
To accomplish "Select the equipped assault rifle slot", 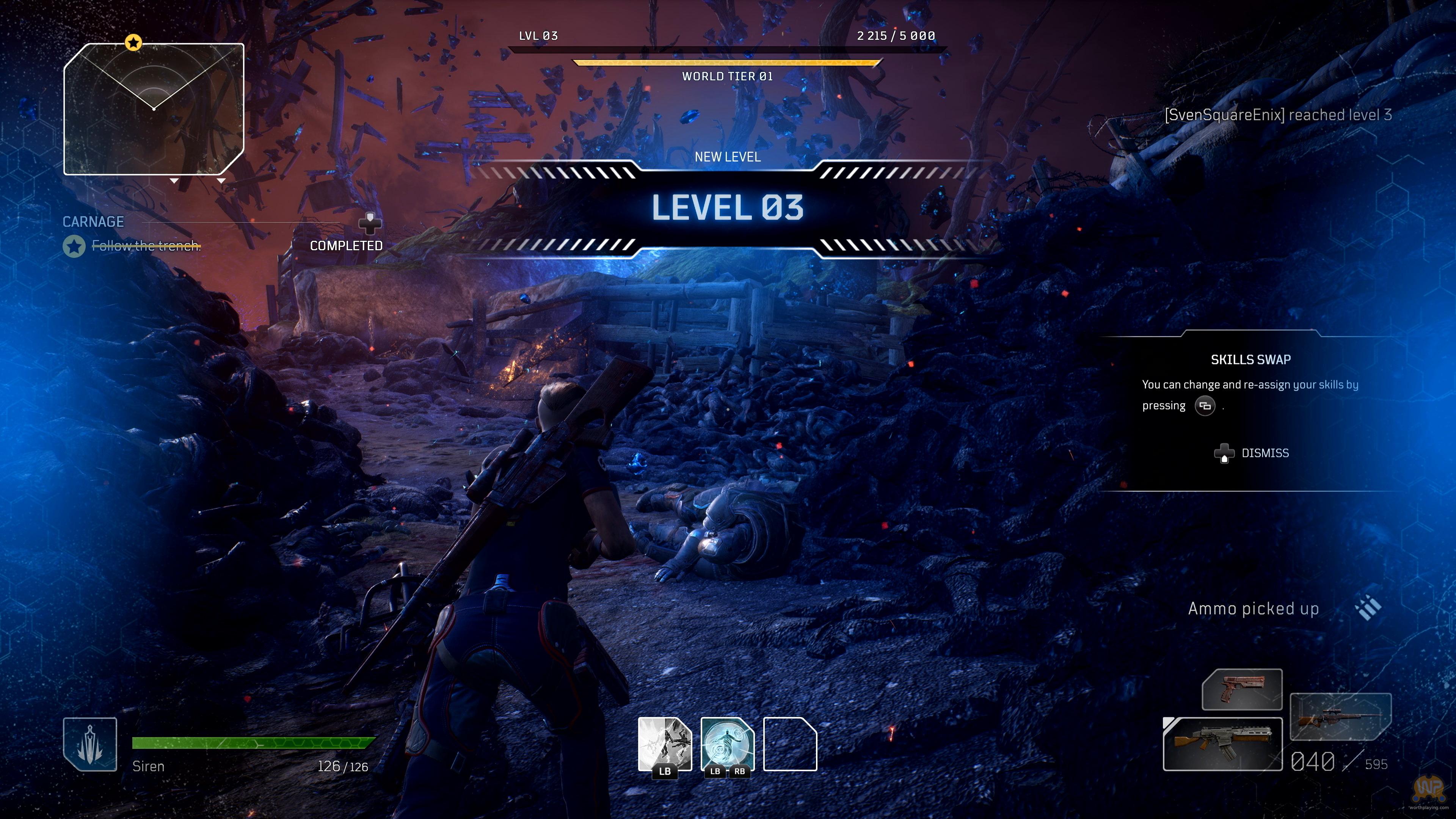I will click(x=1222, y=744).
